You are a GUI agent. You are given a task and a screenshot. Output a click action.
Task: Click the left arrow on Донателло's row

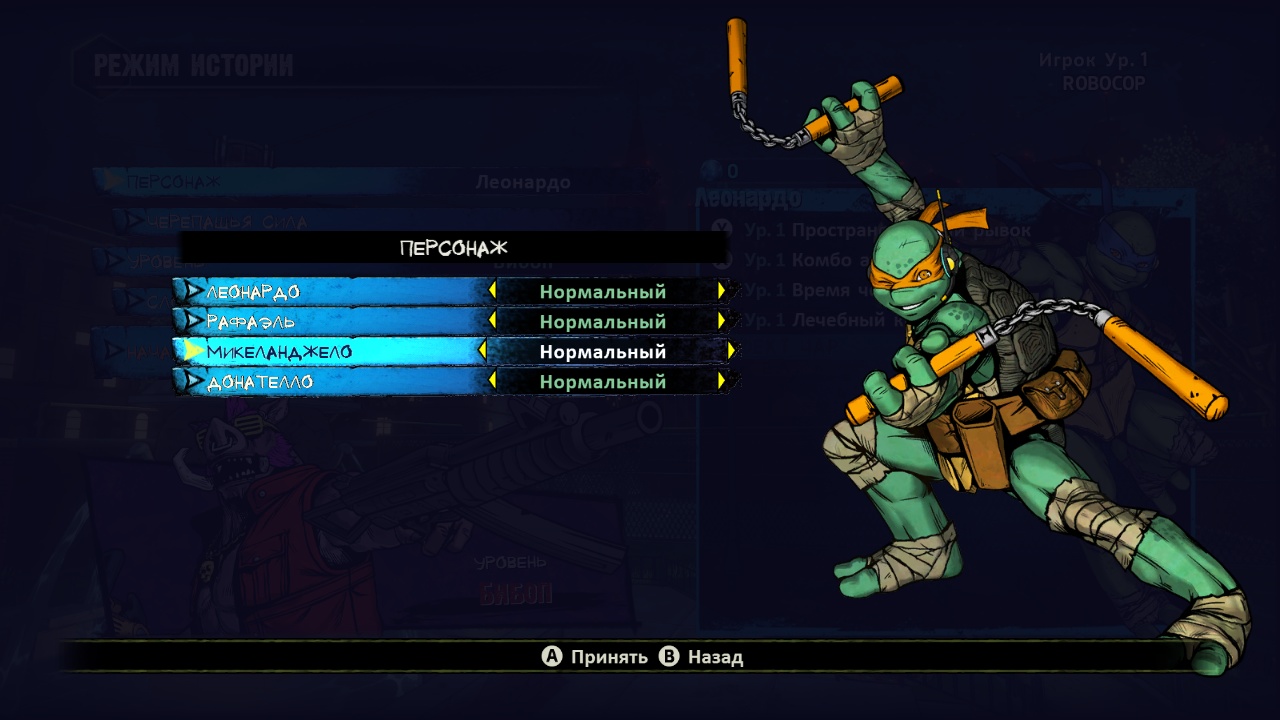(x=492, y=382)
